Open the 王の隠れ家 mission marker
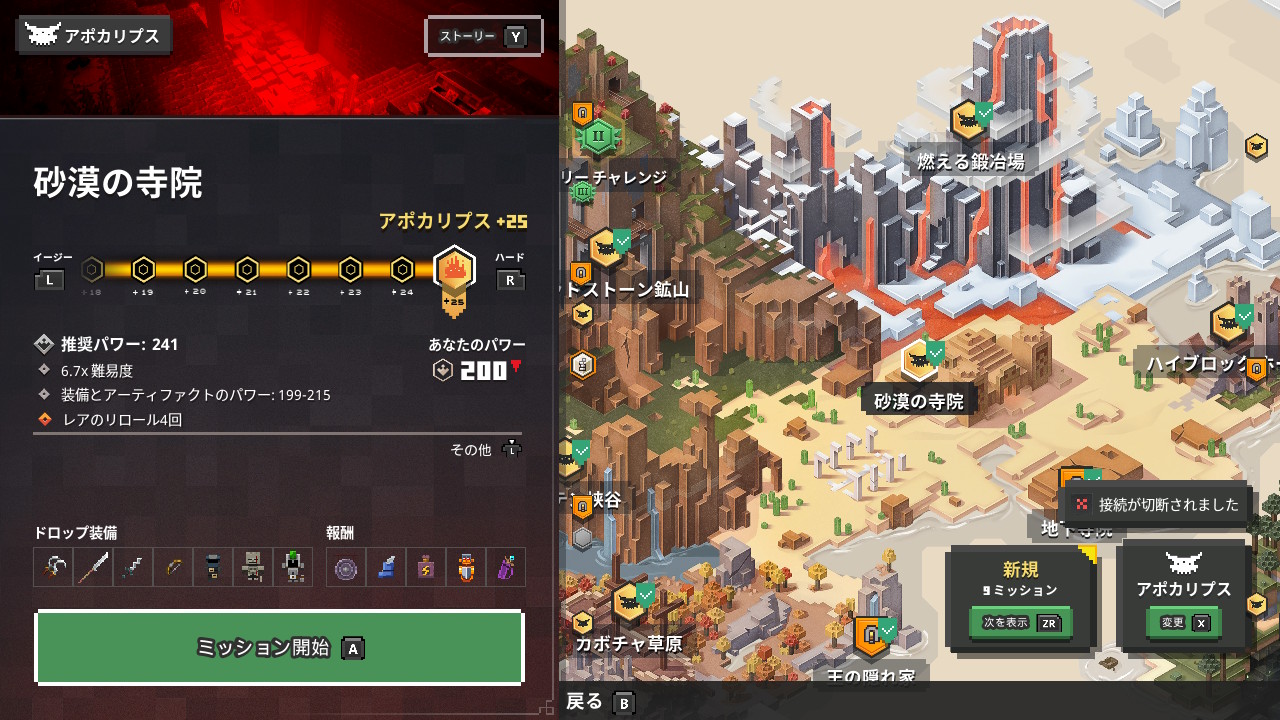This screenshot has width=1280, height=720. pyautogui.click(x=870, y=636)
